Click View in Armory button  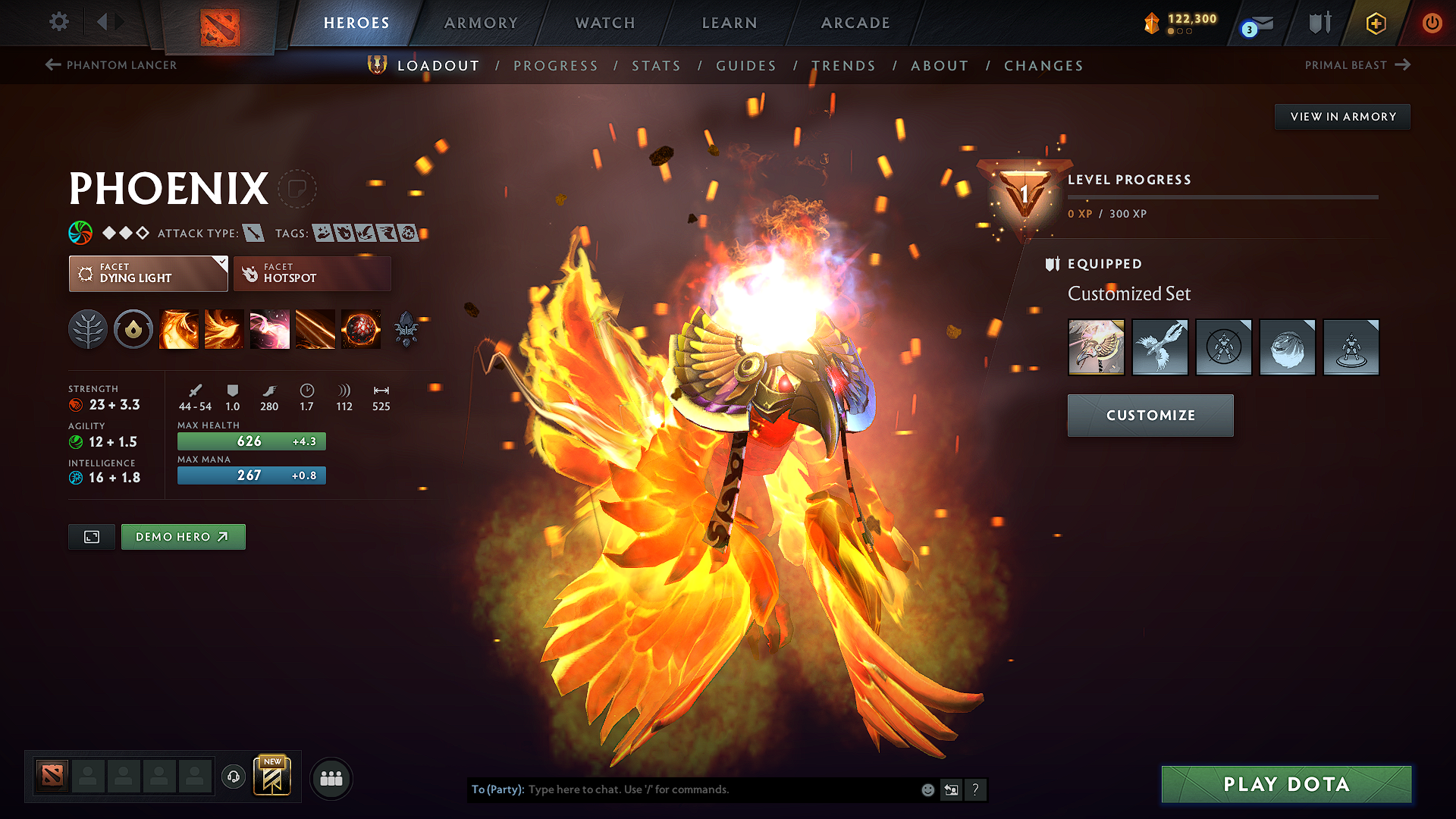(1341, 116)
